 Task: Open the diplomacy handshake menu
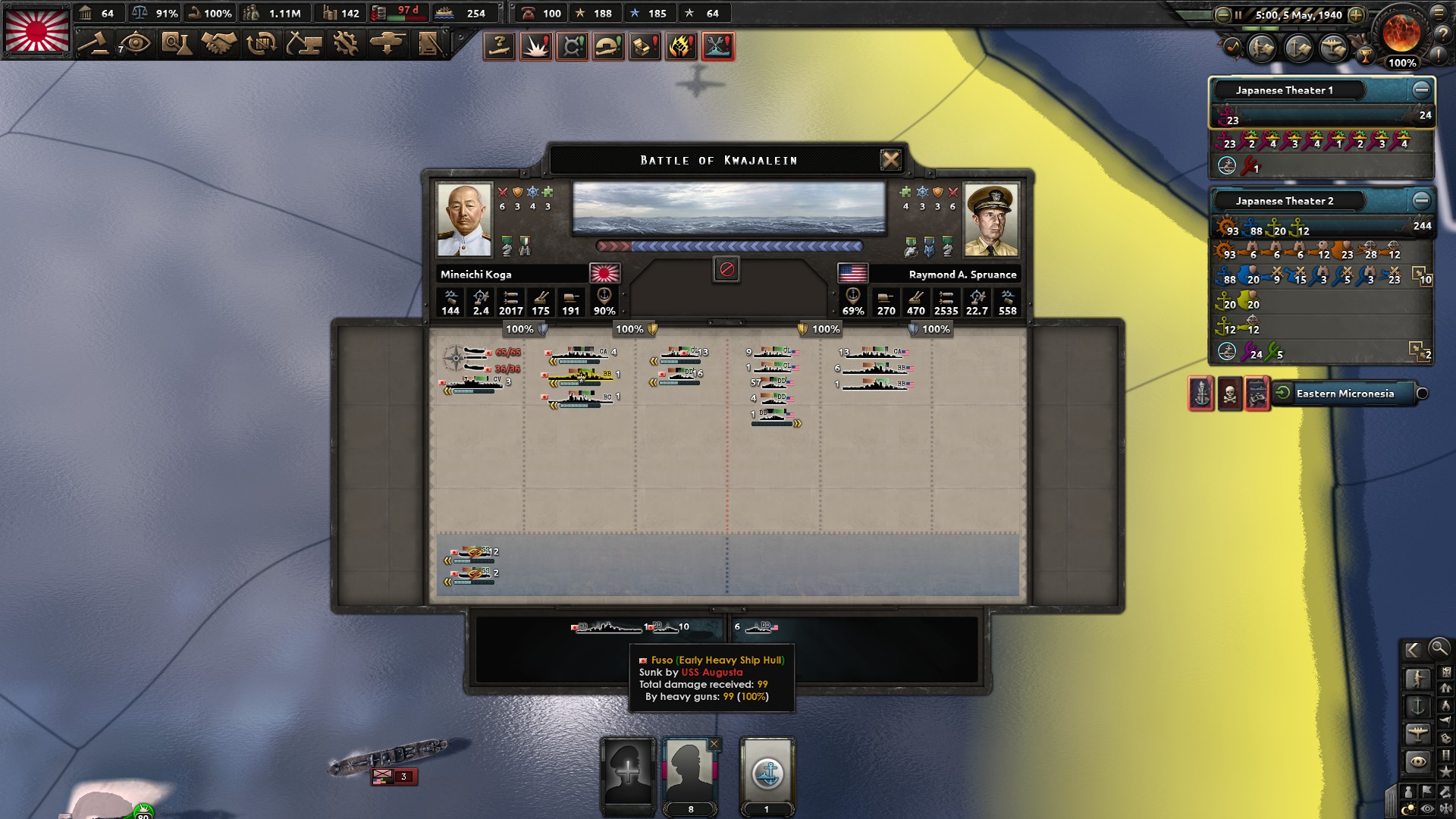[x=218, y=43]
